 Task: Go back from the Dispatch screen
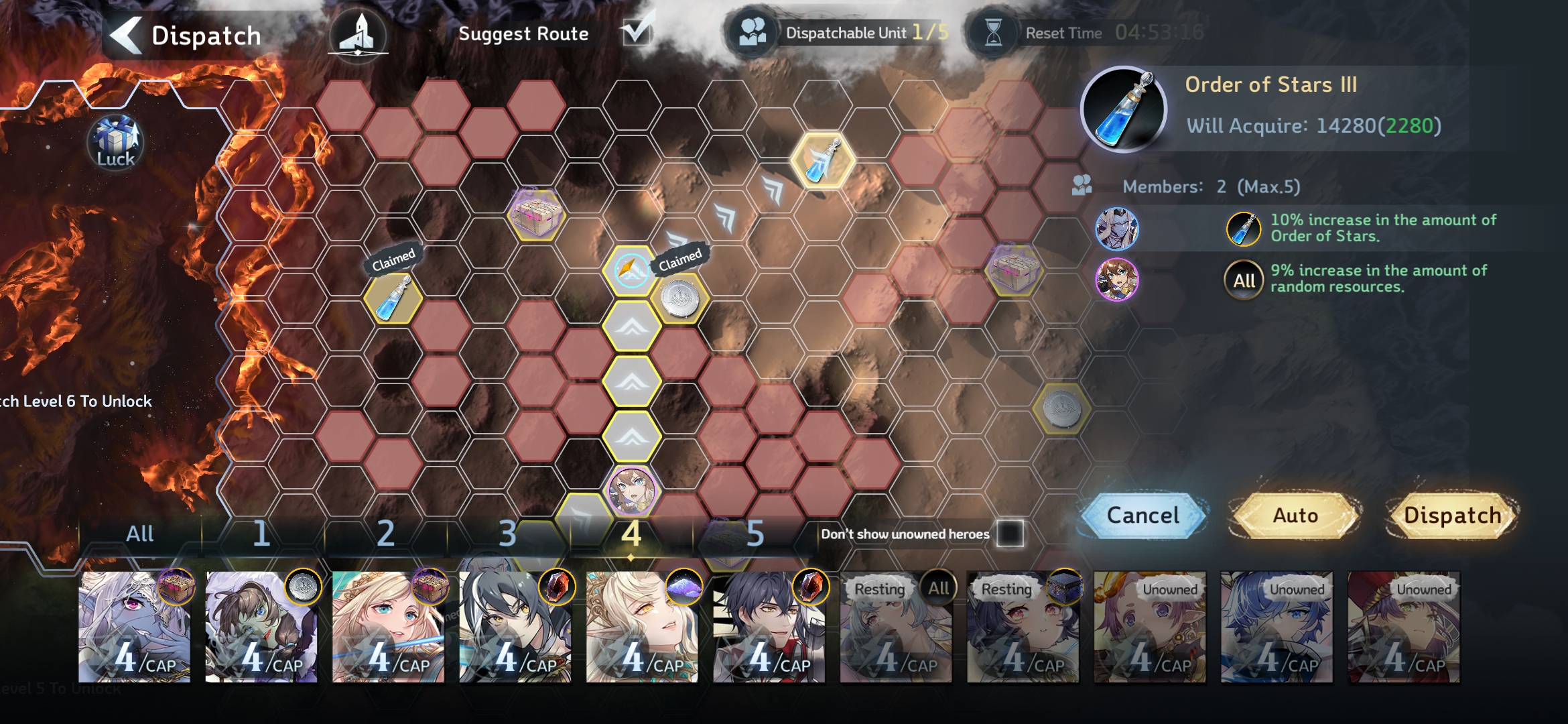coord(126,35)
